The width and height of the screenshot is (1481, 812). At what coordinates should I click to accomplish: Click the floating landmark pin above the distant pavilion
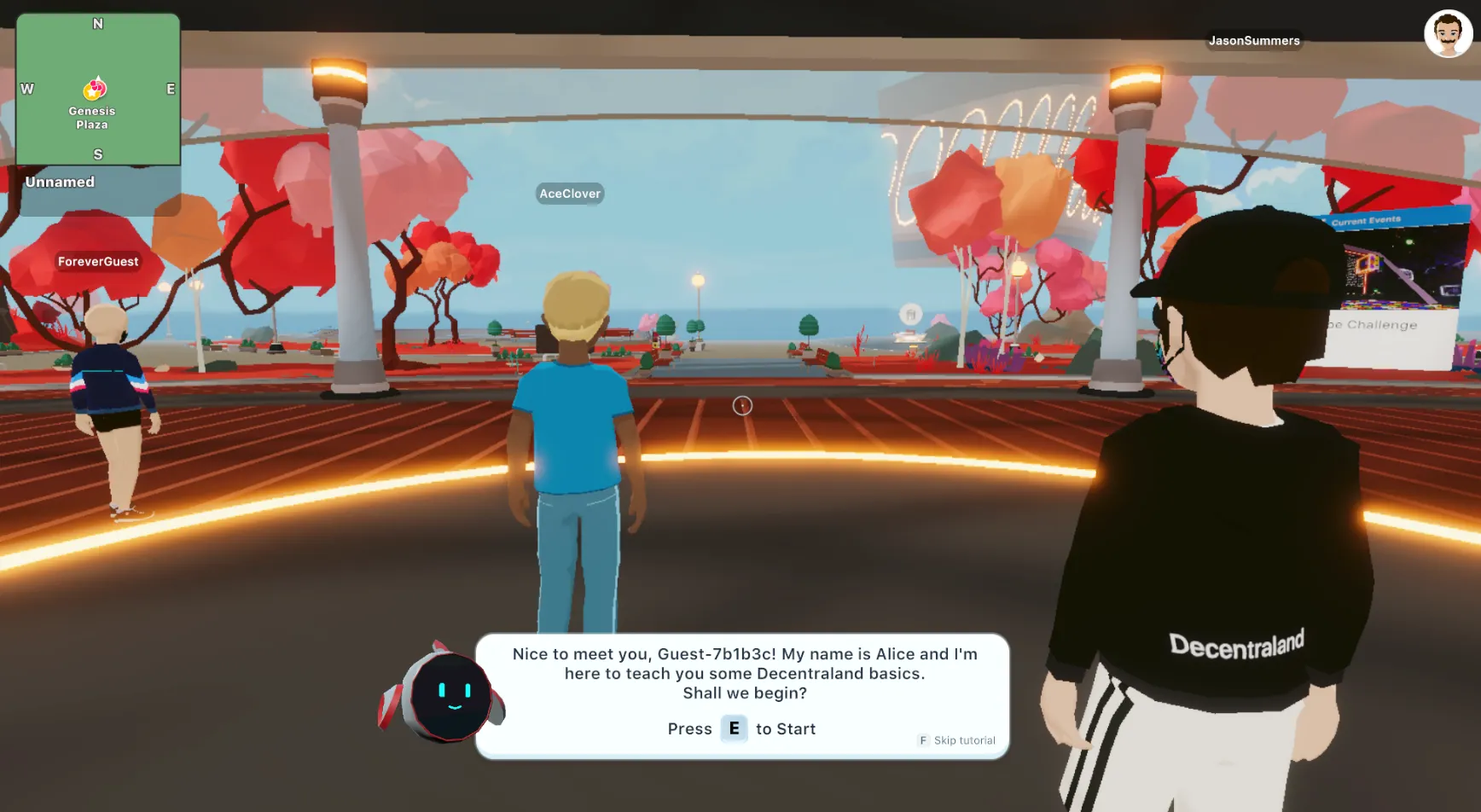click(x=912, y=312)
